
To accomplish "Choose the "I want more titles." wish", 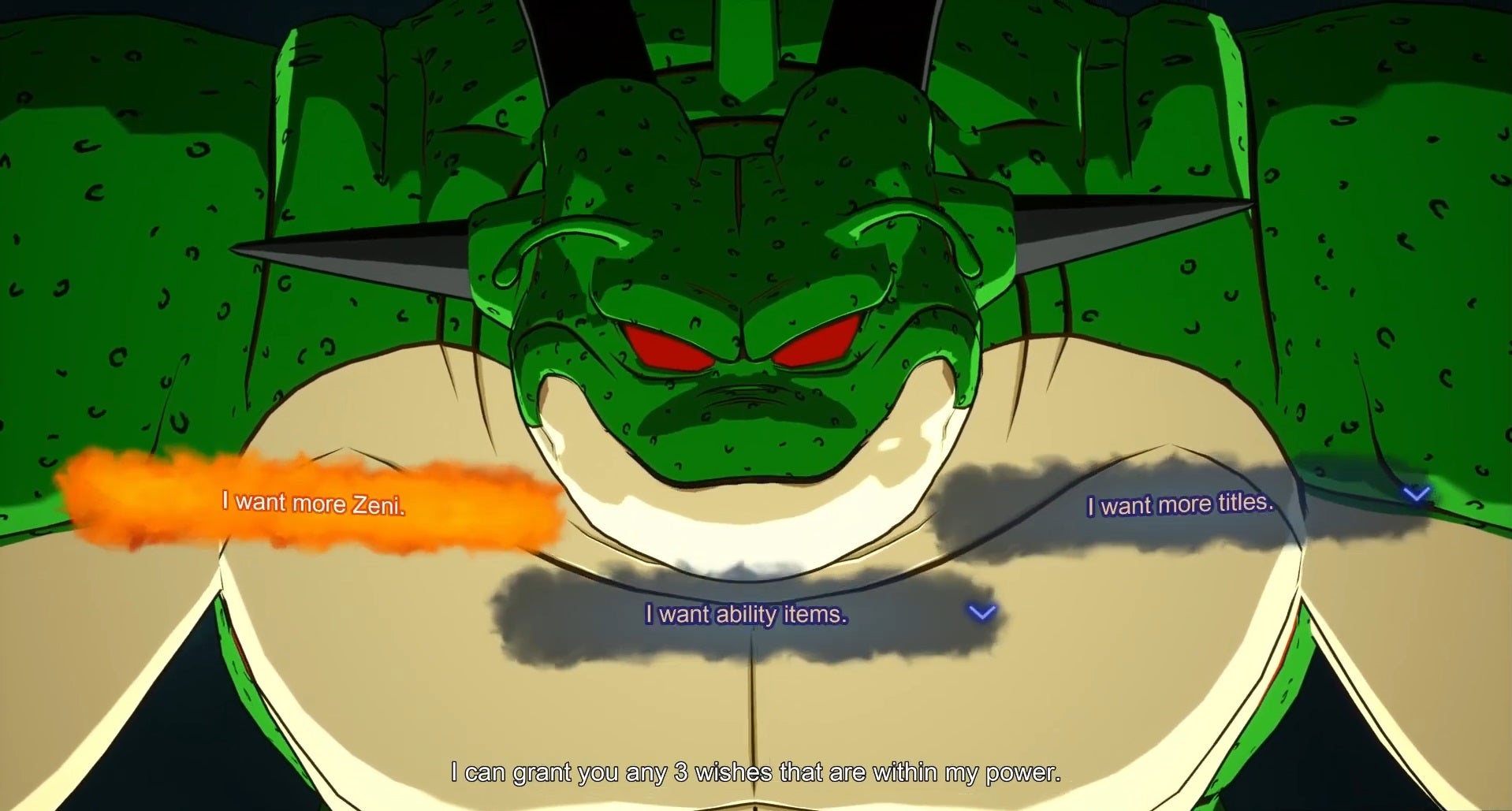I will [x=1180, y=503].
